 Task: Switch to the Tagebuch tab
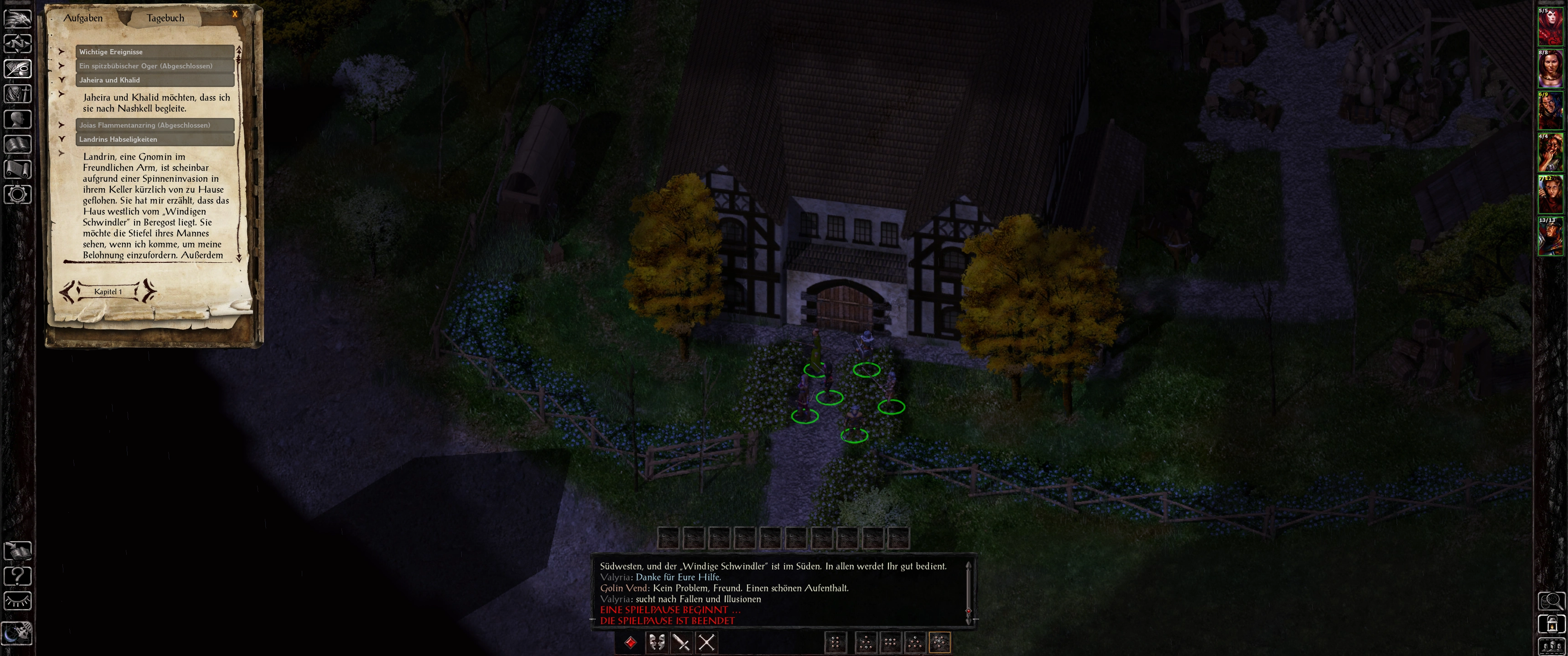(165, 18)
